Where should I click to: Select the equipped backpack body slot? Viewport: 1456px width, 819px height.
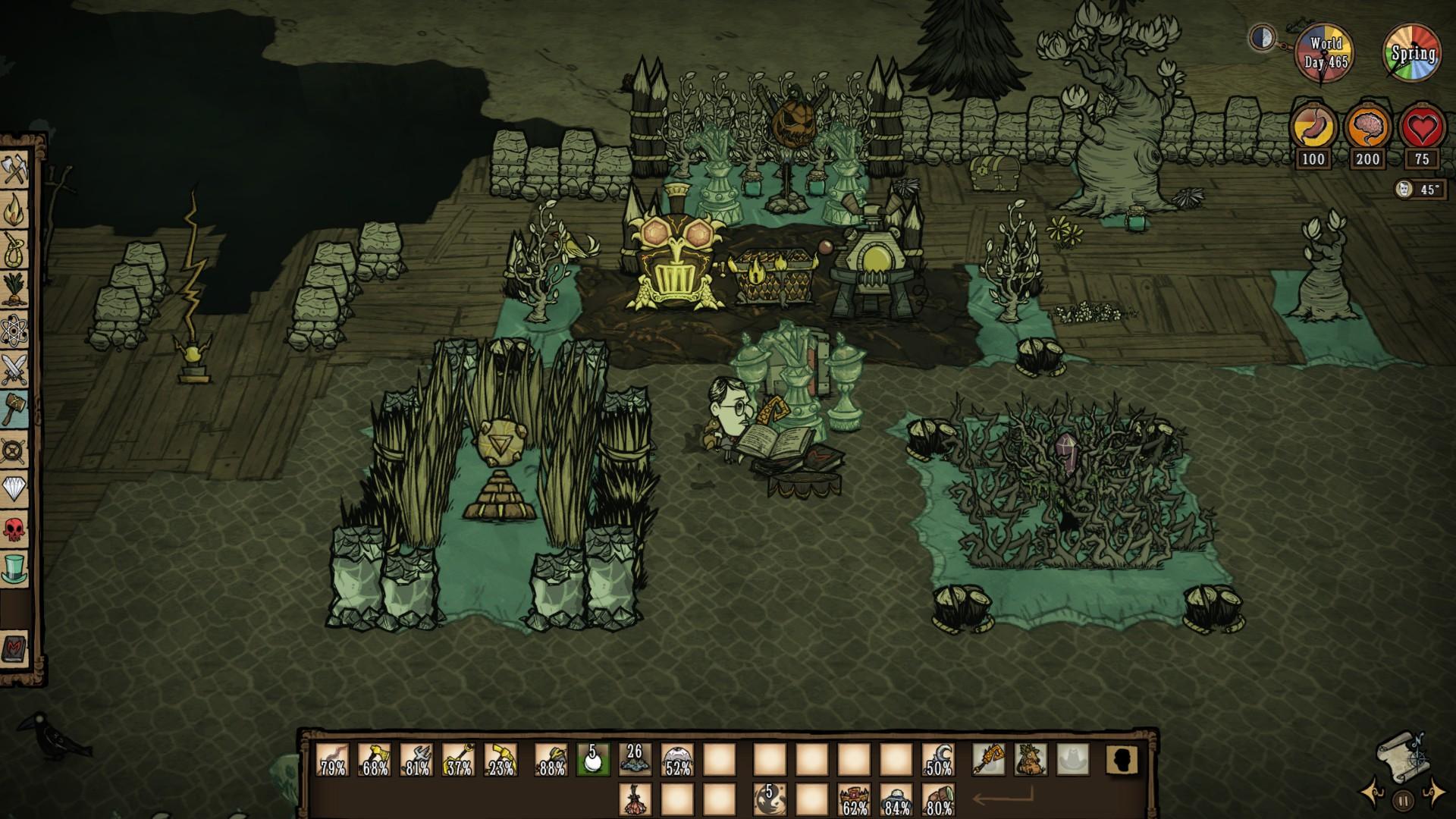pos(1030,760)
